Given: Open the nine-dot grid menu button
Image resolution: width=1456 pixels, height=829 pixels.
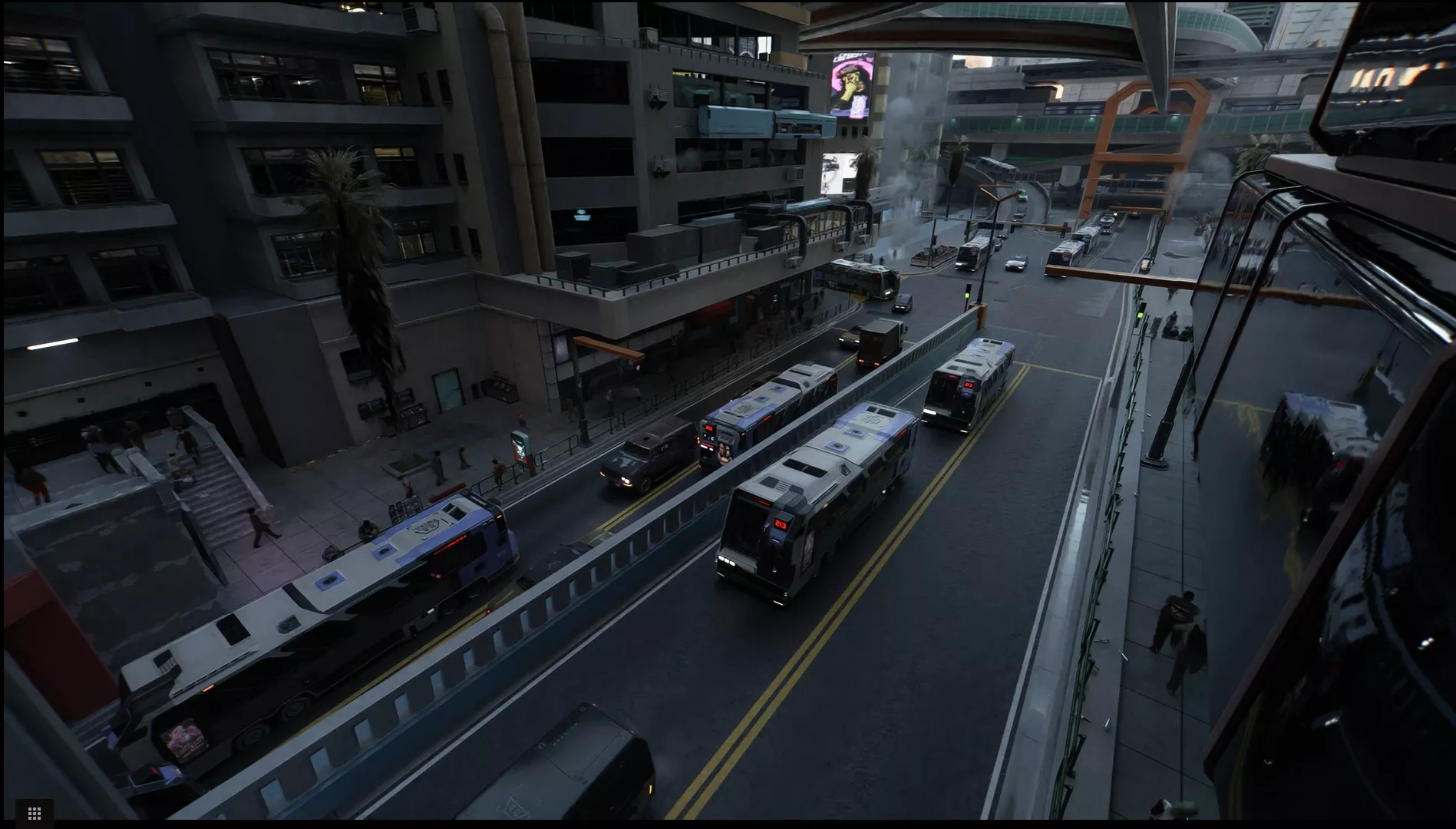Looking at the screenshot, I should 34,813.
